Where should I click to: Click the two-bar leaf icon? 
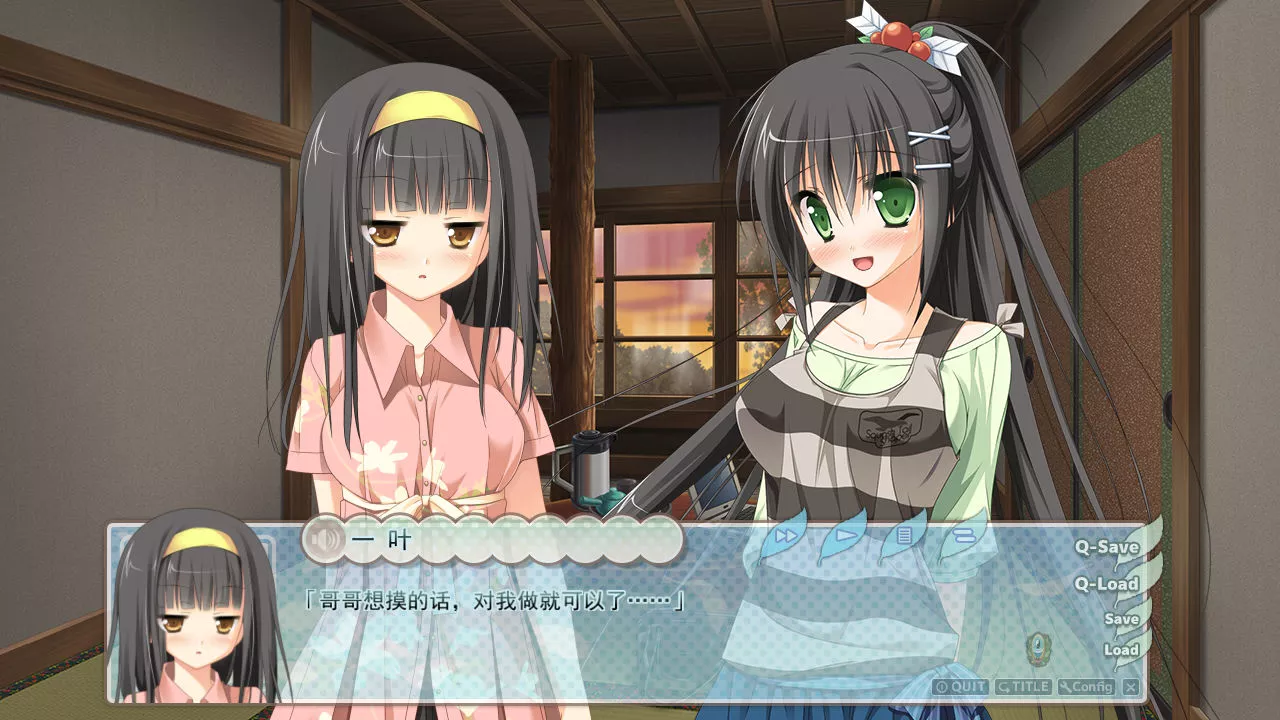click(x=962, y=536)
